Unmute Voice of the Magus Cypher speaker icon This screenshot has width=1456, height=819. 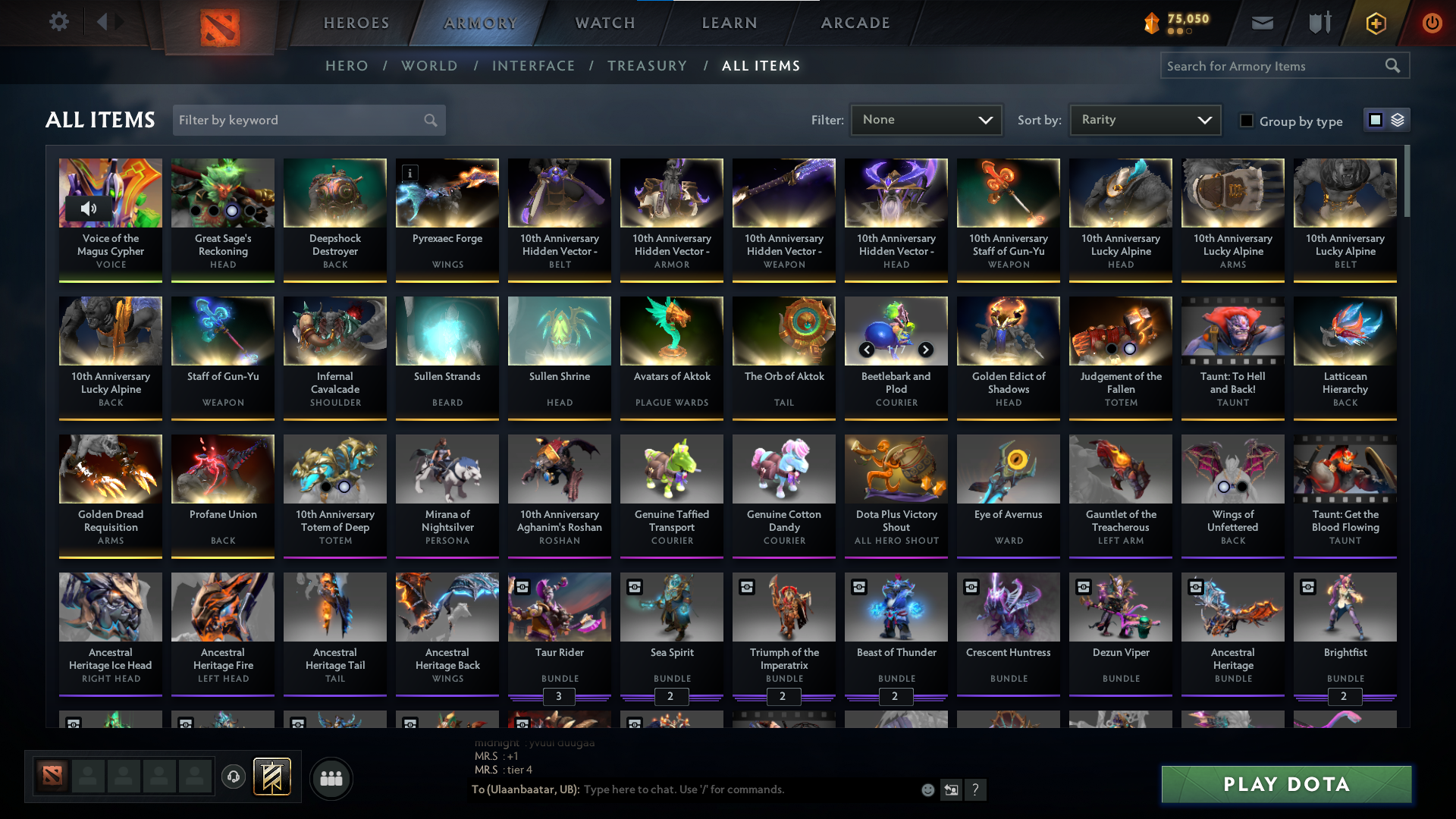pos(89,208)
